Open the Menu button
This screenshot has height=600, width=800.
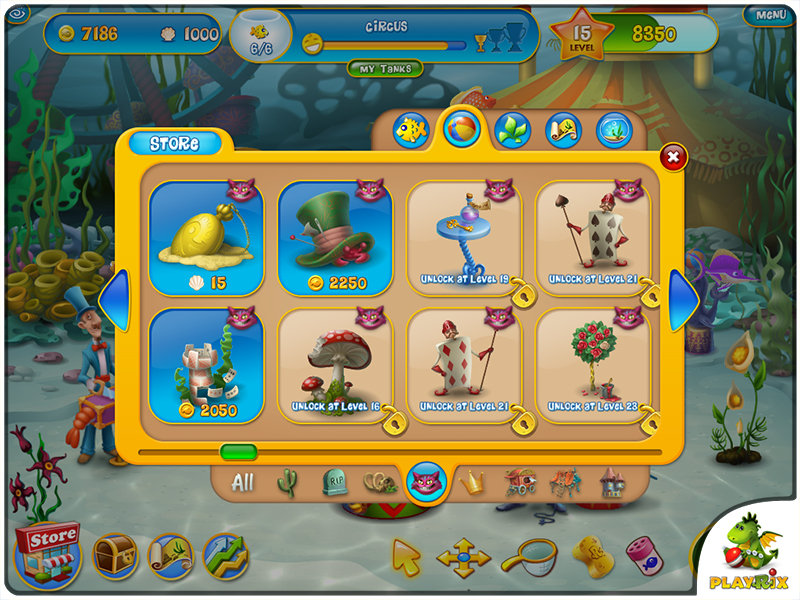point(770,14)
